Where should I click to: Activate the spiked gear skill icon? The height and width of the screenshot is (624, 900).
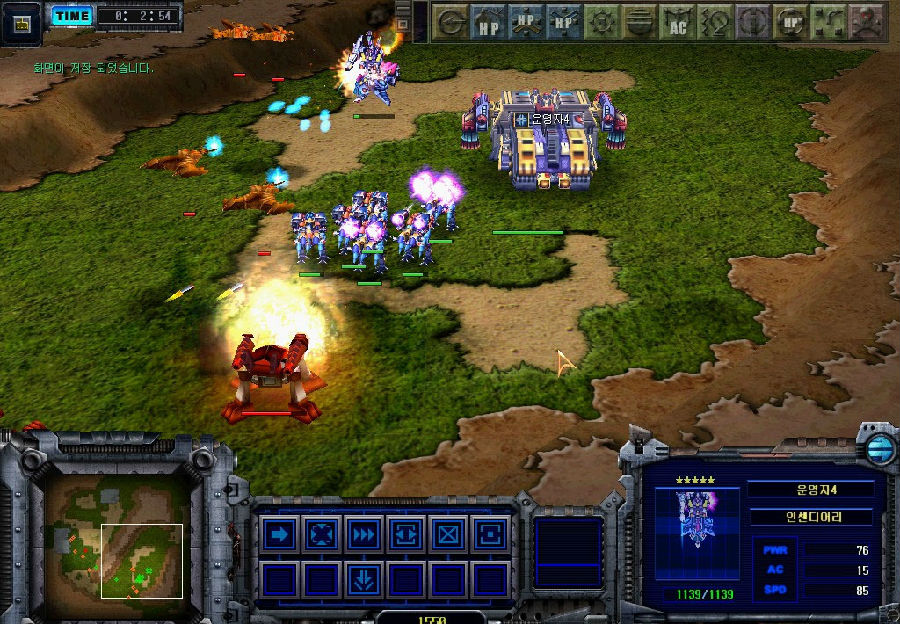pyautogui.click(x=603, y=22)
